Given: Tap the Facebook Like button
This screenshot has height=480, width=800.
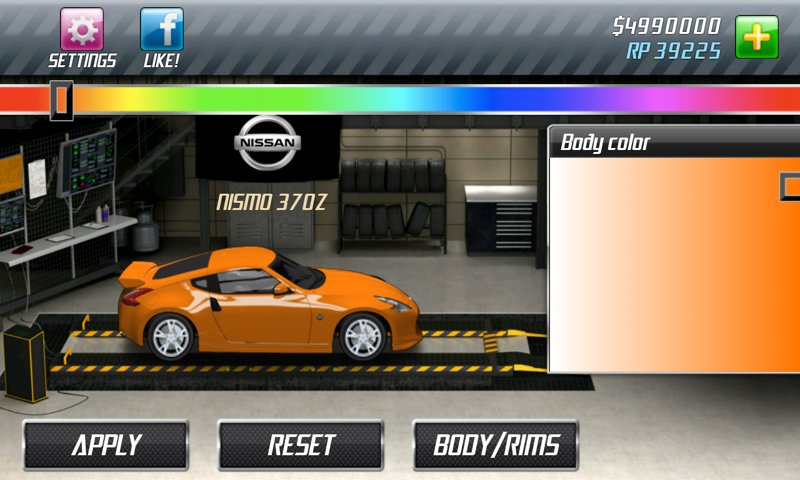Looking at the screenshot, I should pyautogui.click(x=161, y=30).
